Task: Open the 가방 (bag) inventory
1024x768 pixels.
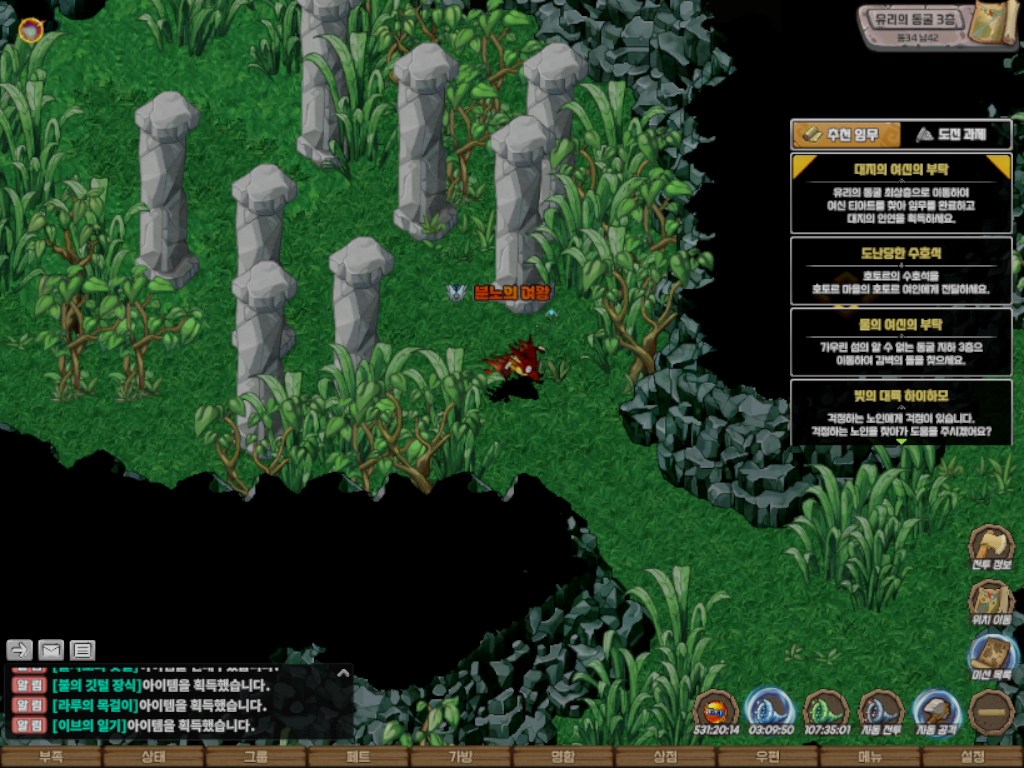Action: [460, 757]
